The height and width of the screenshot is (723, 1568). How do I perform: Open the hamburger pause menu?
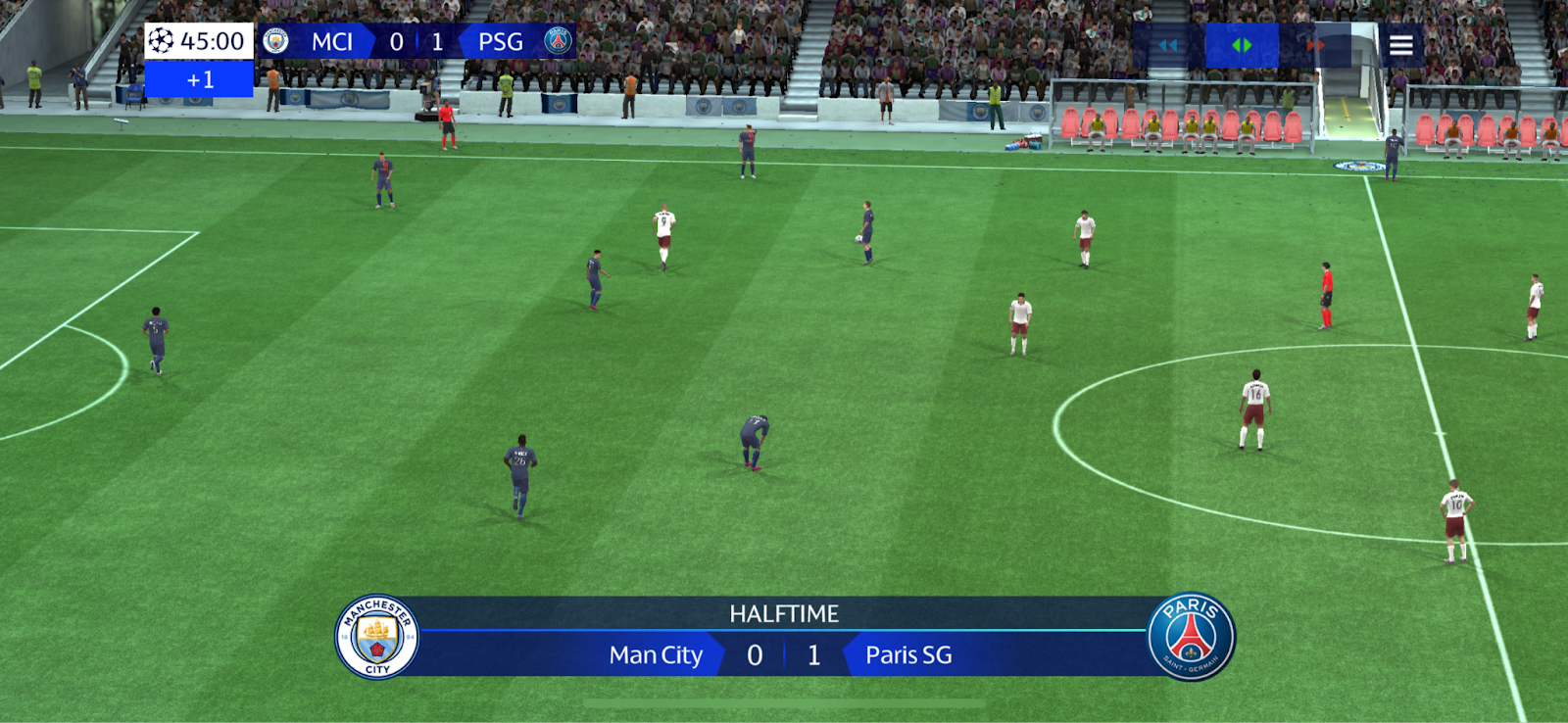point(1400,45)
